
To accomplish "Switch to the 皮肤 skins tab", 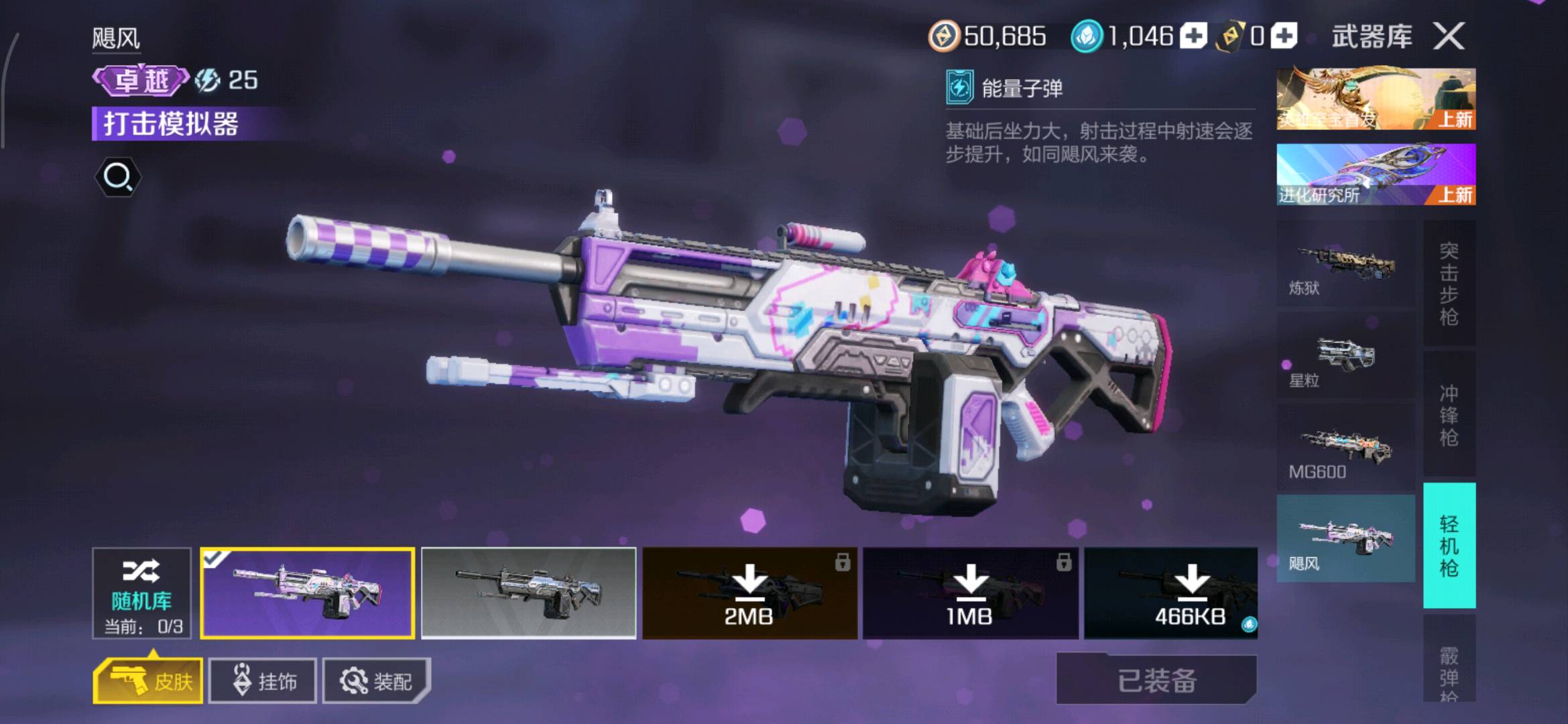I will pos(148,681).
